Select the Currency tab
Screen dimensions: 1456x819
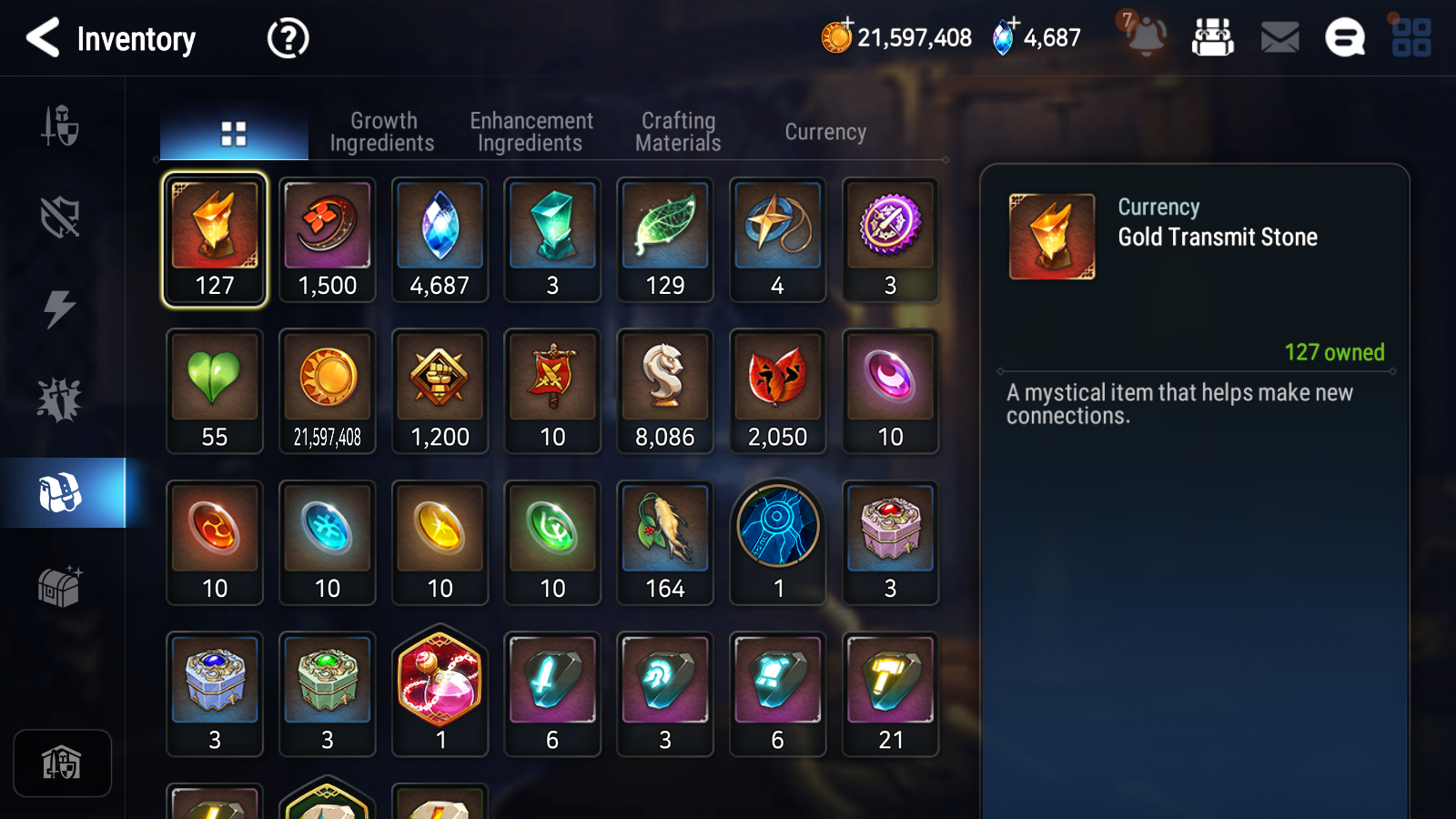(x=825, y=132)
